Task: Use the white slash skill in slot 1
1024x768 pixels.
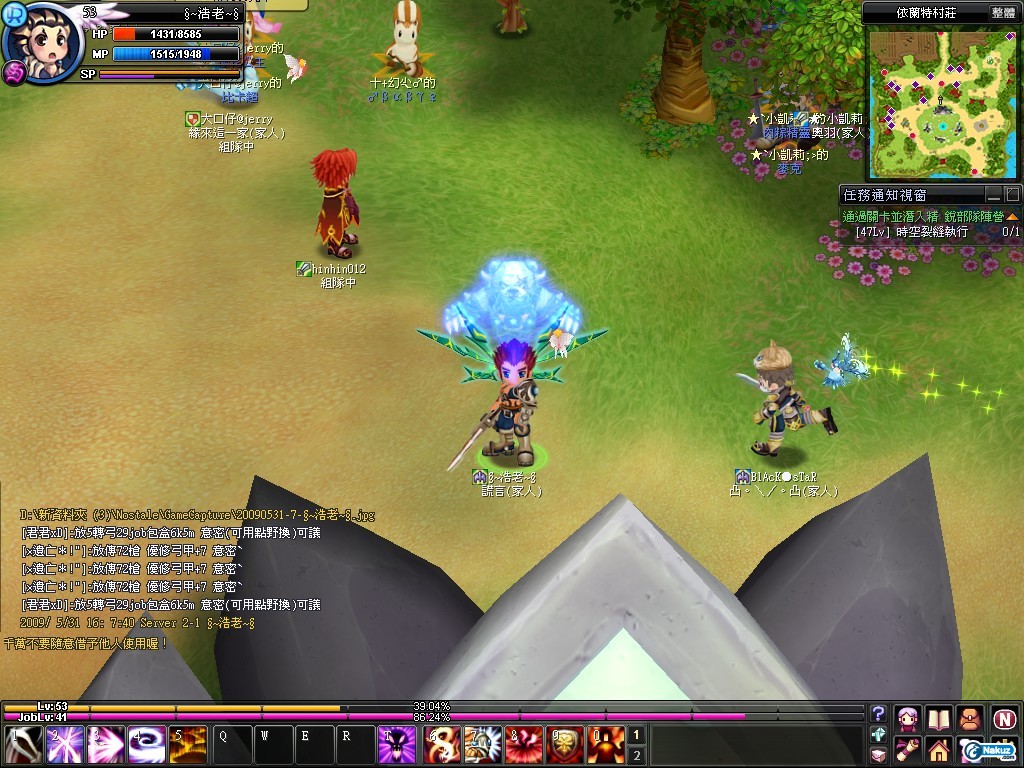Action: click(22, 746)
